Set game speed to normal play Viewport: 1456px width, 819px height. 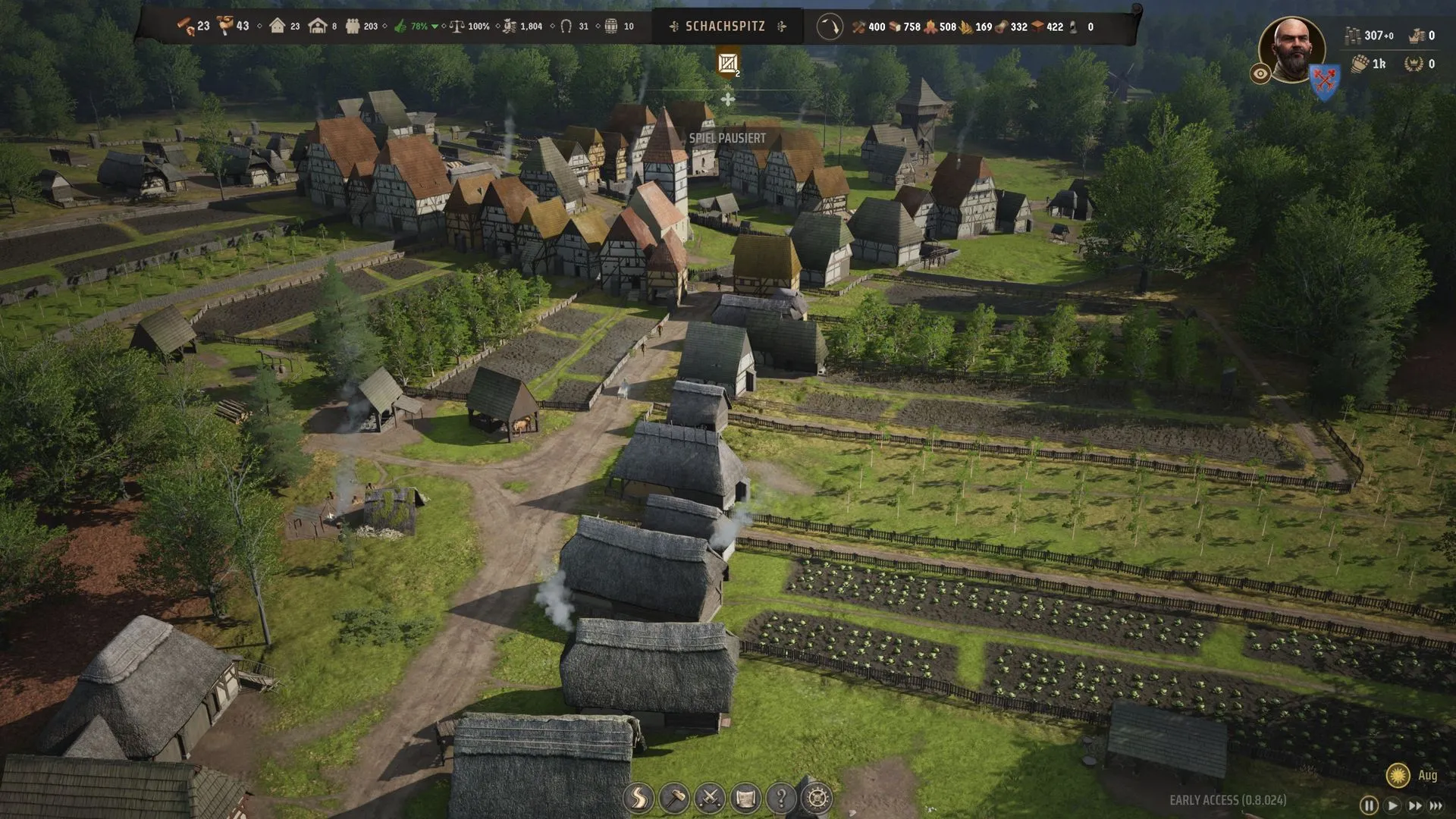point(1392,805)
